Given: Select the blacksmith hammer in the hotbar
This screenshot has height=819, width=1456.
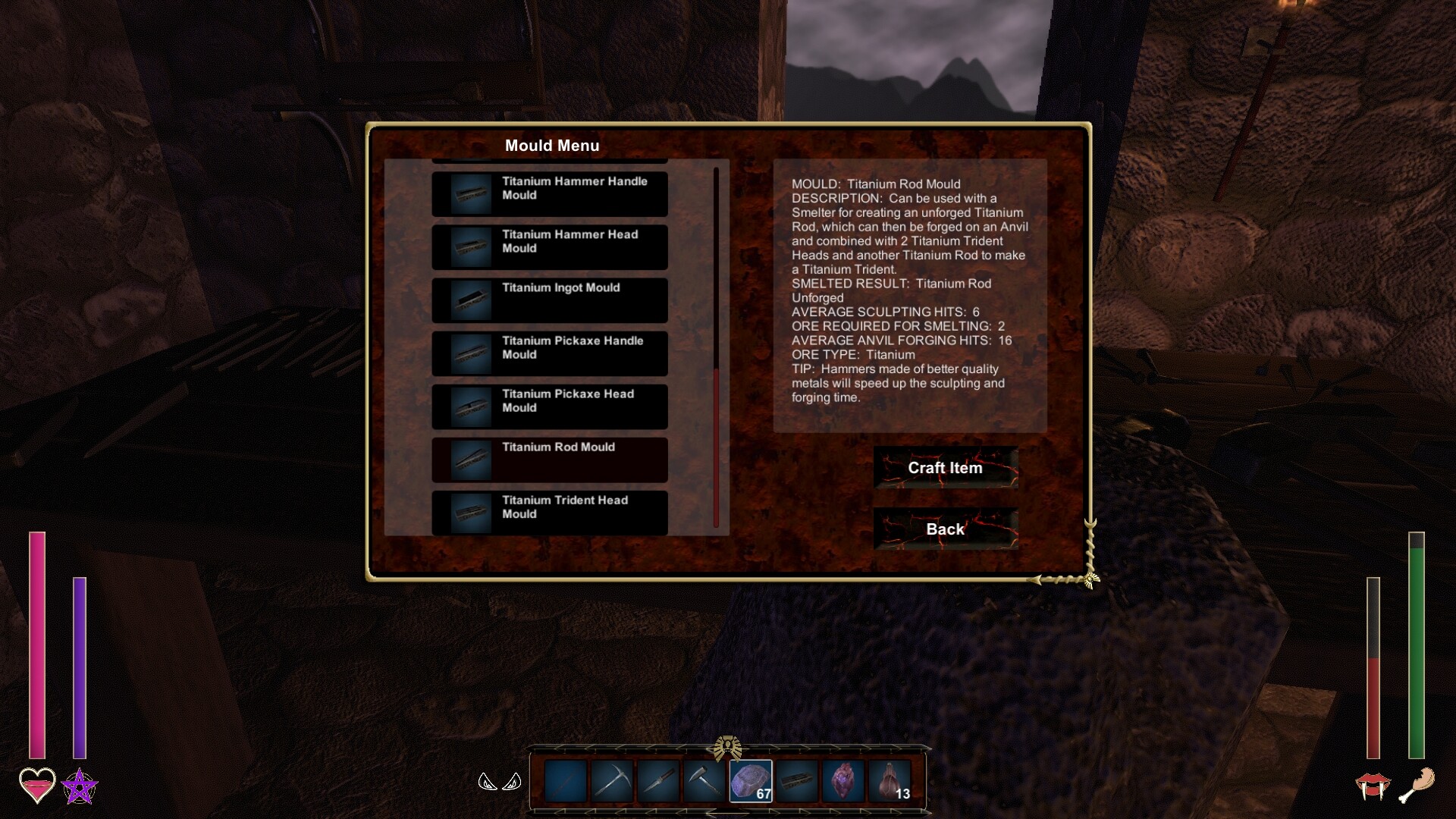Looking at the screenshot, I should [705, 783].
